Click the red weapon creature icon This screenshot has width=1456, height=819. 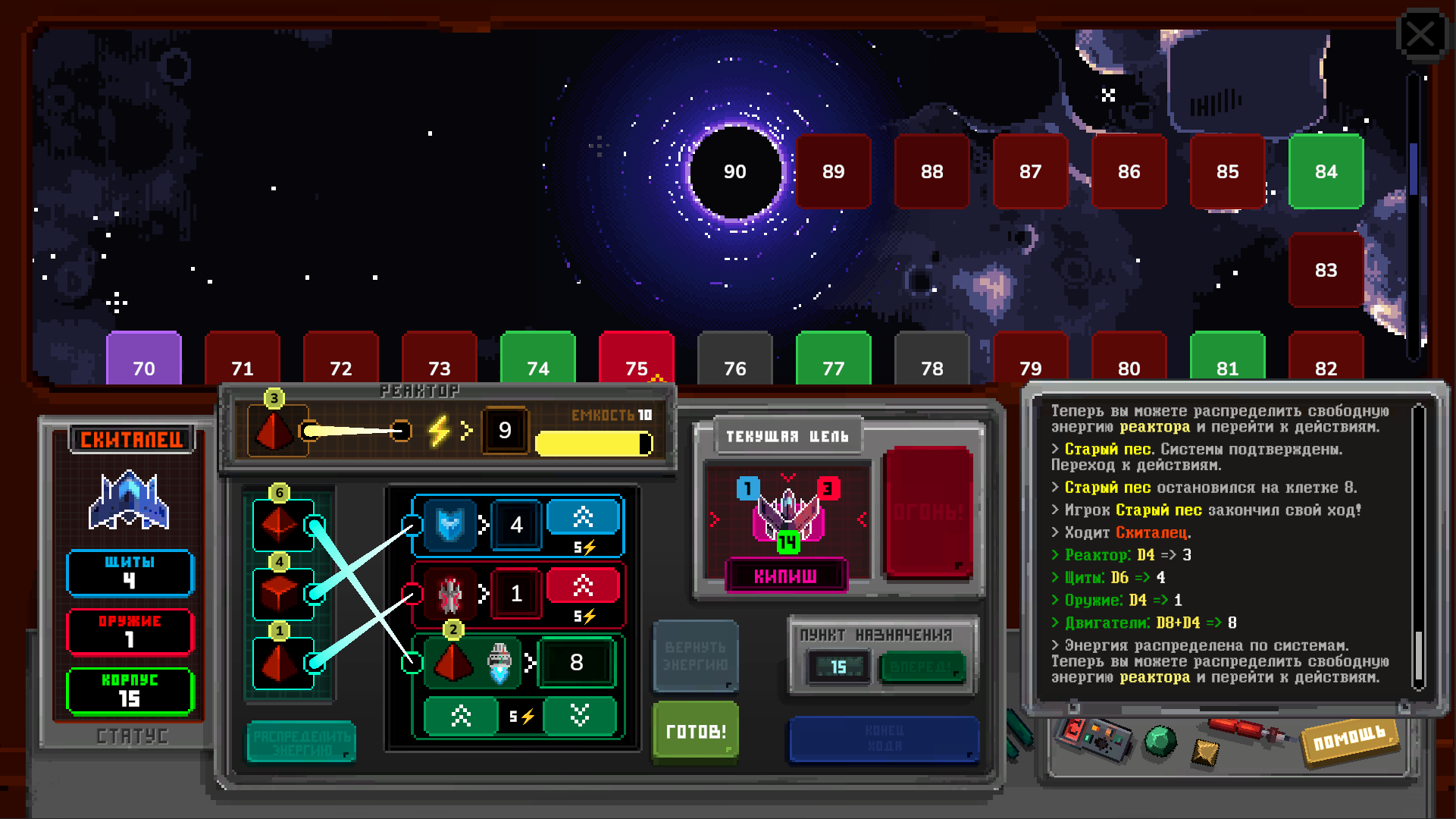click(x=452, y=594)
